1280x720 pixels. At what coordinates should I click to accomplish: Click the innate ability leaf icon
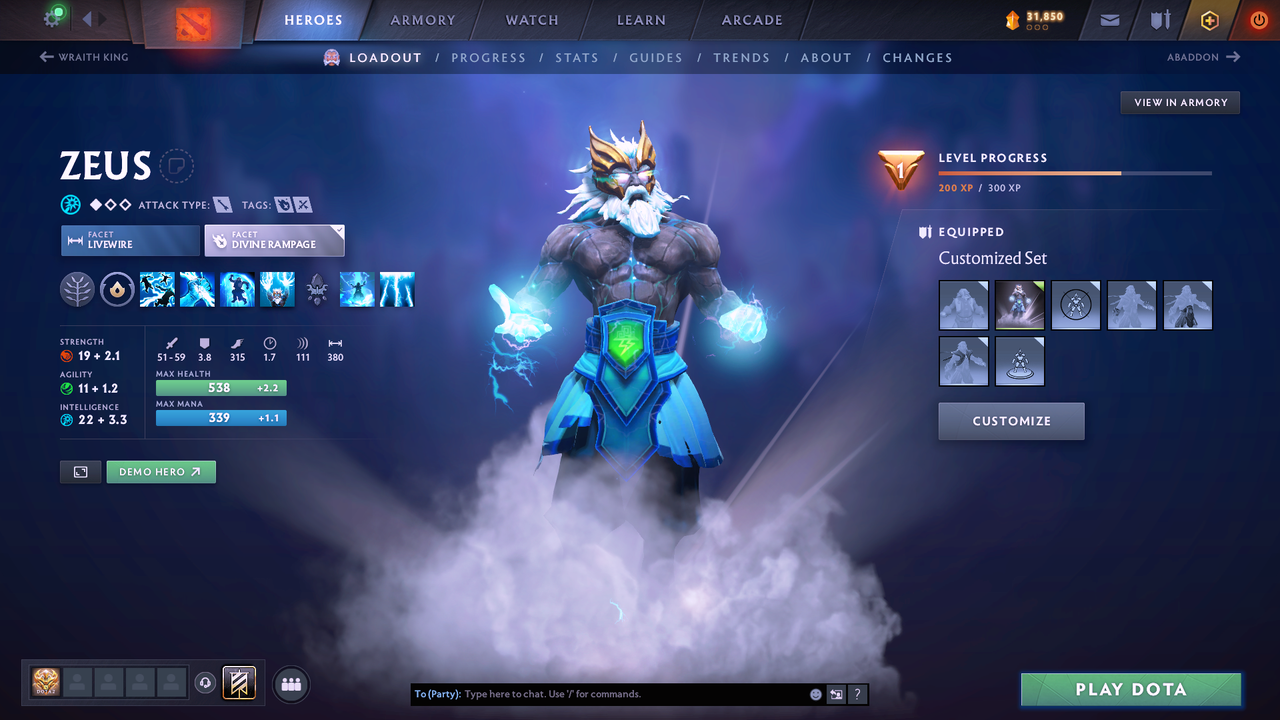click(x=77, y=289)
